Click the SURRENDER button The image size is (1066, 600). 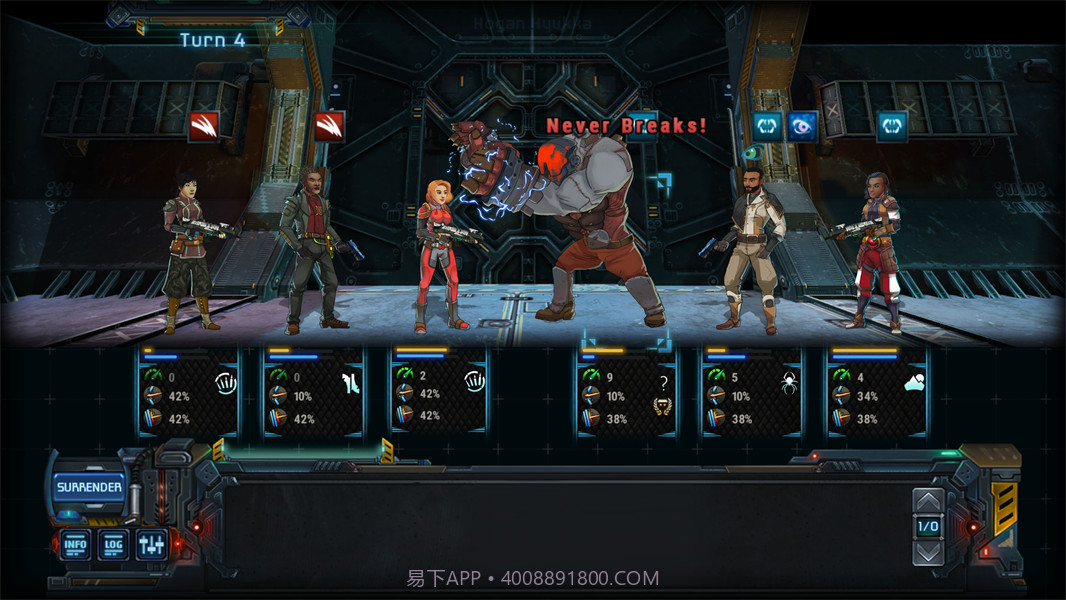pos(89,488)
